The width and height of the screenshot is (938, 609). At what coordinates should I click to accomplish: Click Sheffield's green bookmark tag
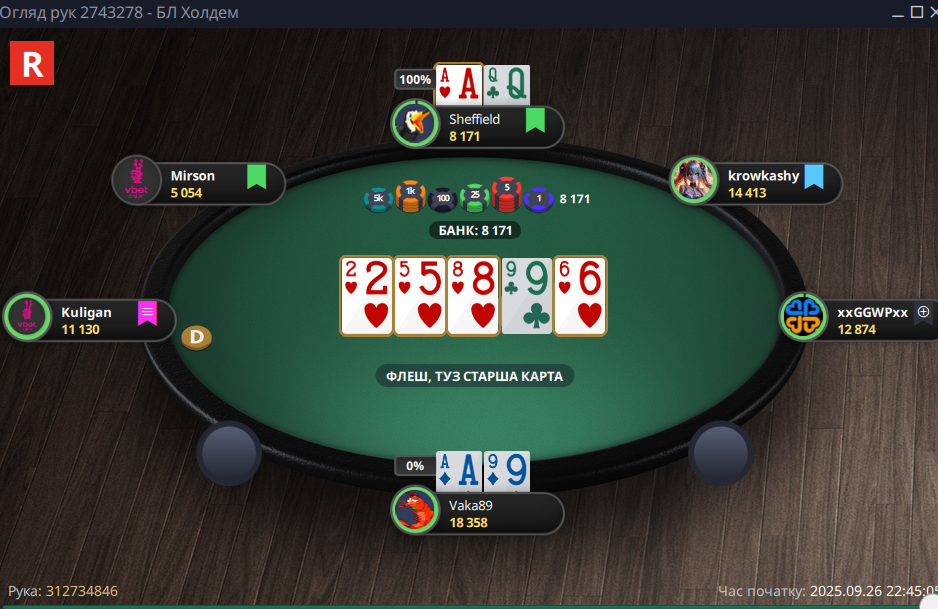[535, 120]
